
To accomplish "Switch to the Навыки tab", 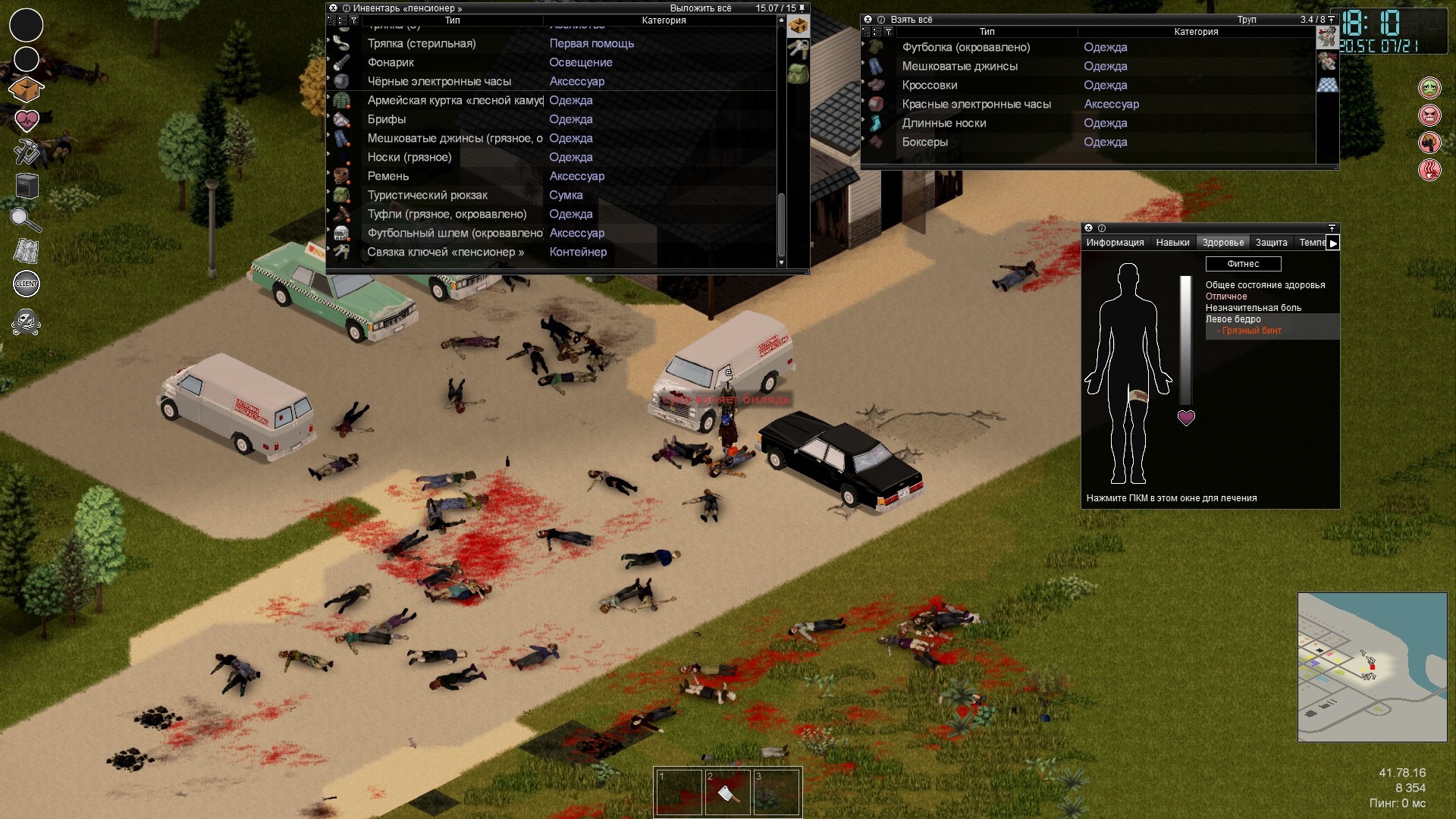I will [x=1172, y=243].
